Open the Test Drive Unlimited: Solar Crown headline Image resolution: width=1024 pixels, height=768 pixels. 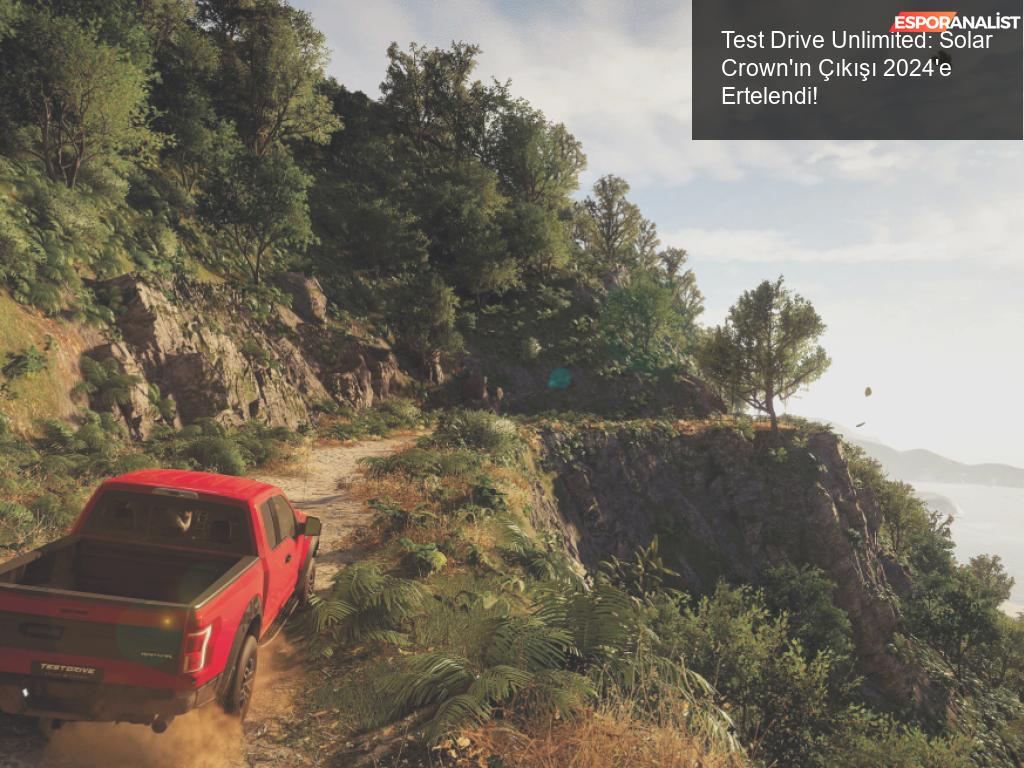pos(855,68)
